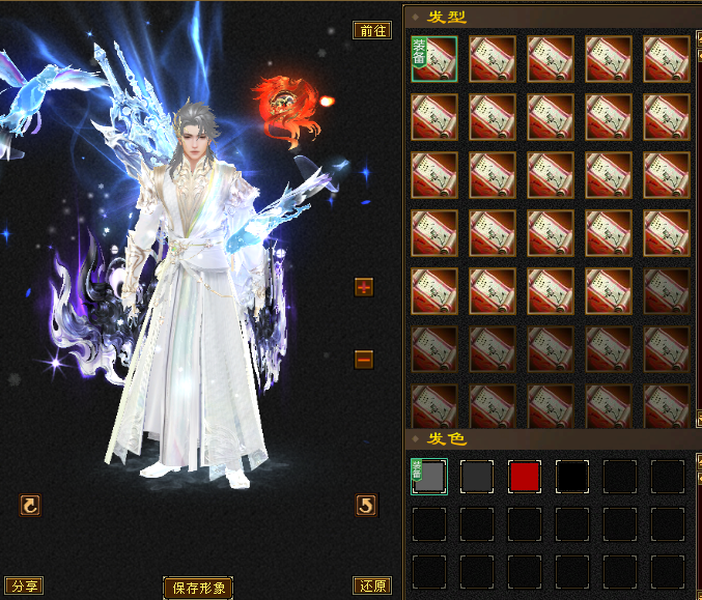Apply the red hair color swatch

(525, 477)
